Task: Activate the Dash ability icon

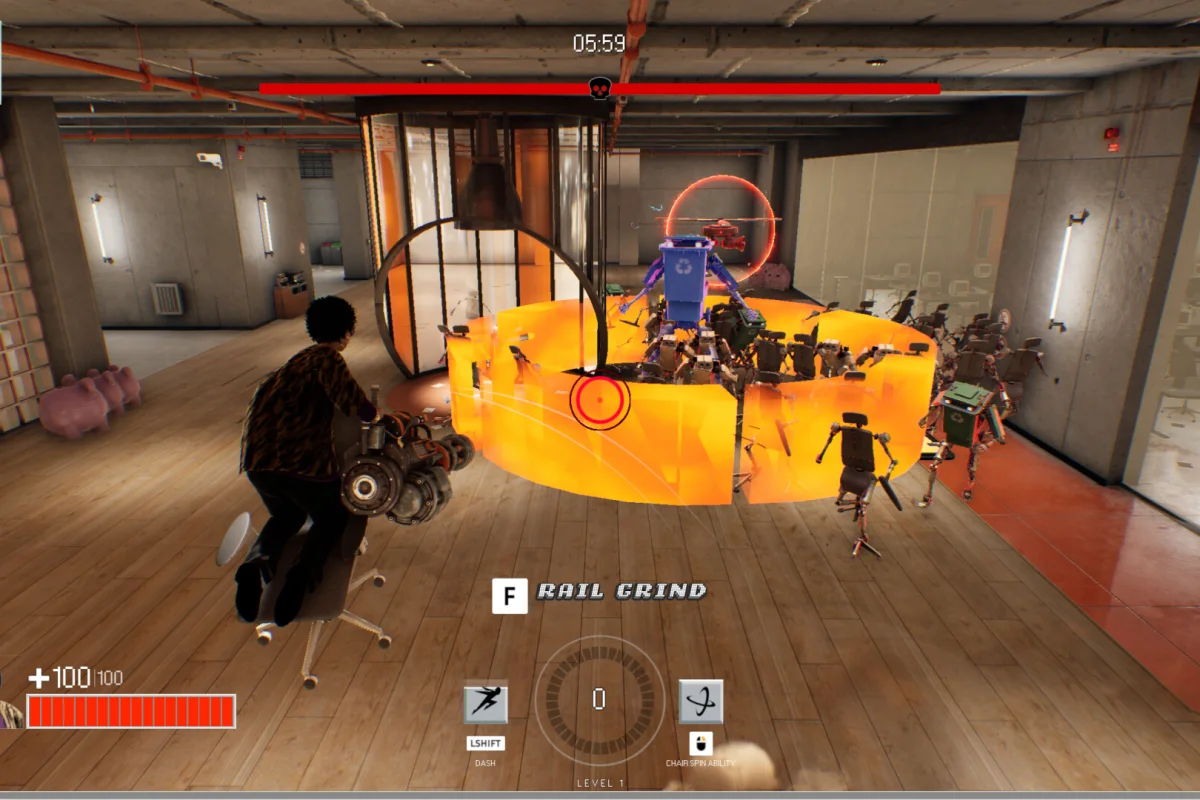Action: pyautogui.click(x=486, y=702)
